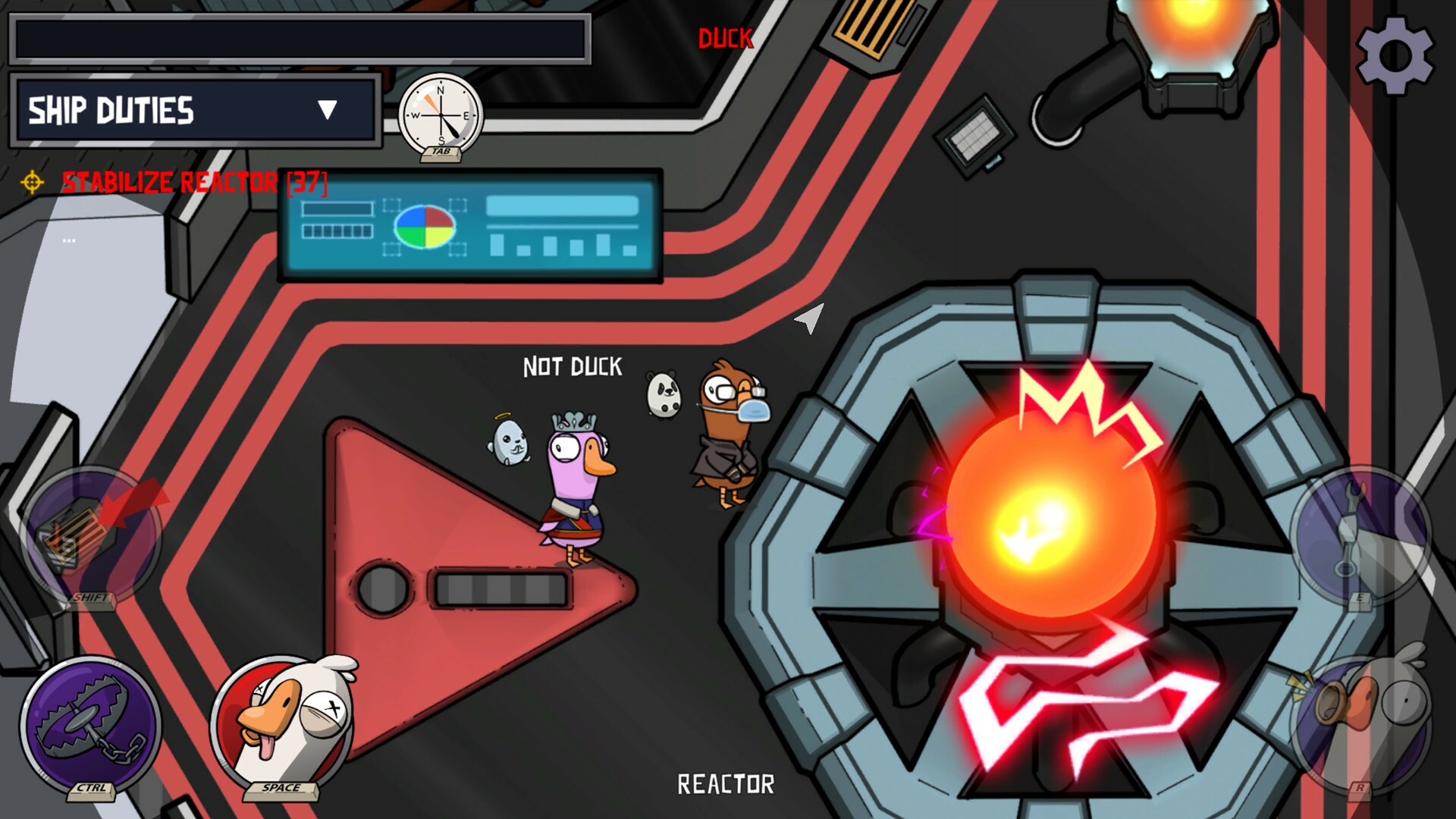1456x819 pixels.
Task: Select the crosshair marker beside Stabilize Reactor
Action: coord(30,182)
